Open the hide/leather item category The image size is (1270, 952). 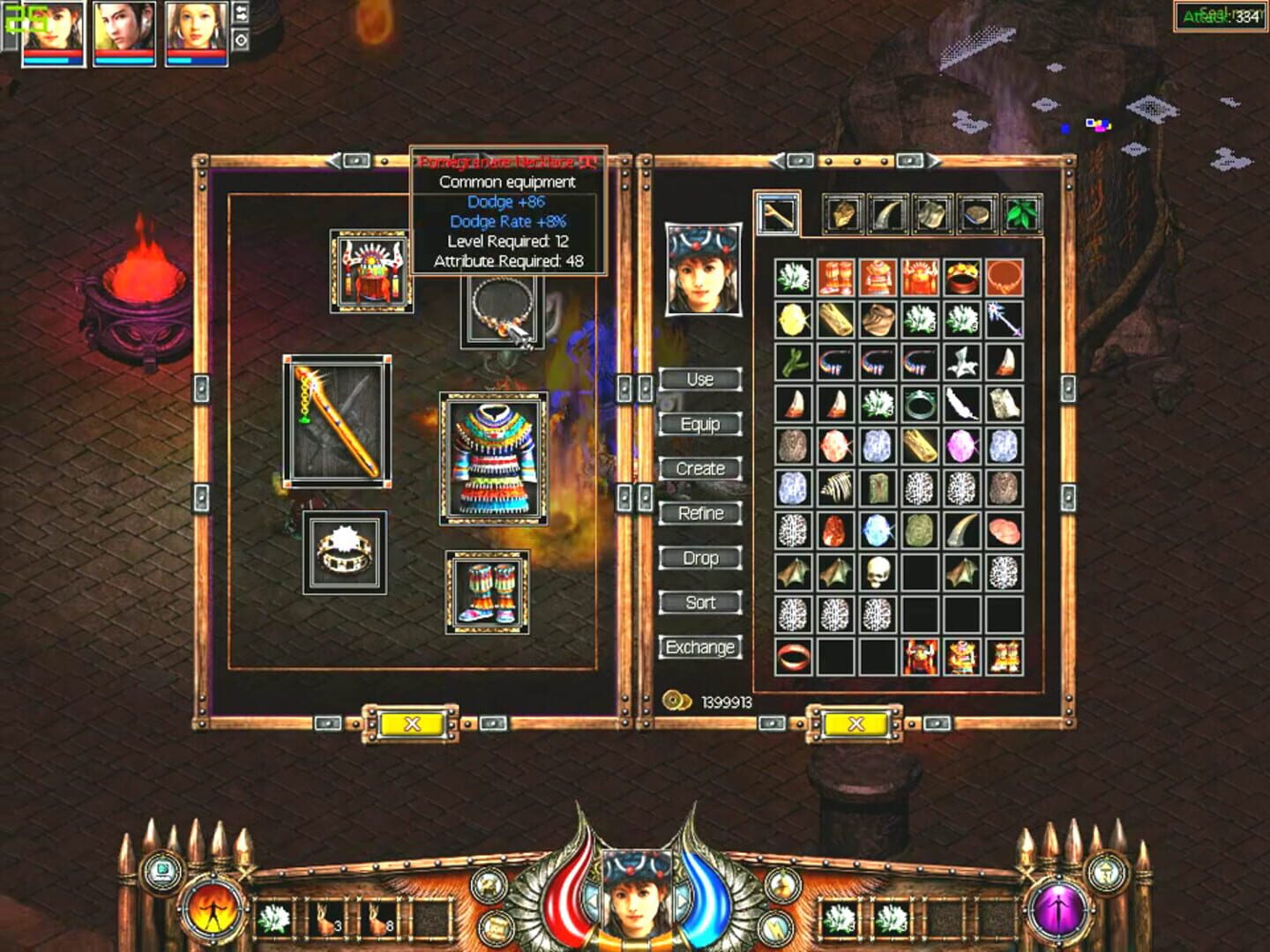(933, 213)
